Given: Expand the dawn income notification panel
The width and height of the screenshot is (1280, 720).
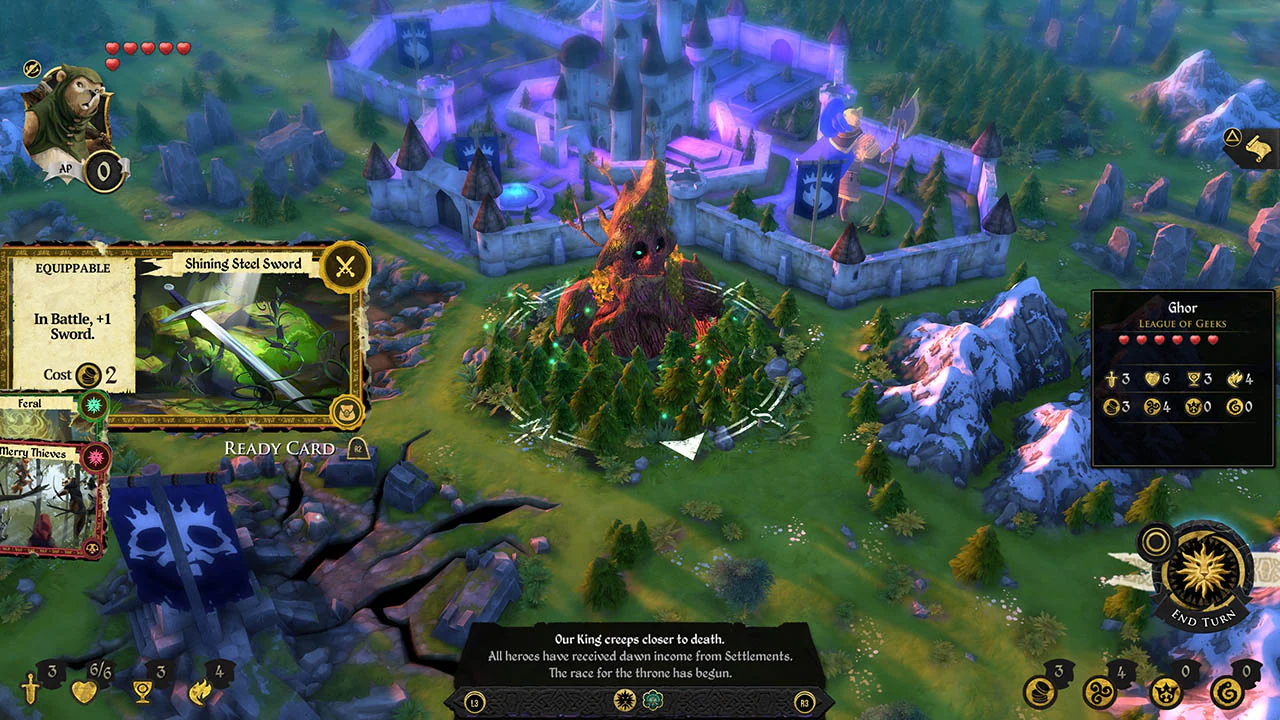Looking at the screenshot, I should tap(639, 655).
